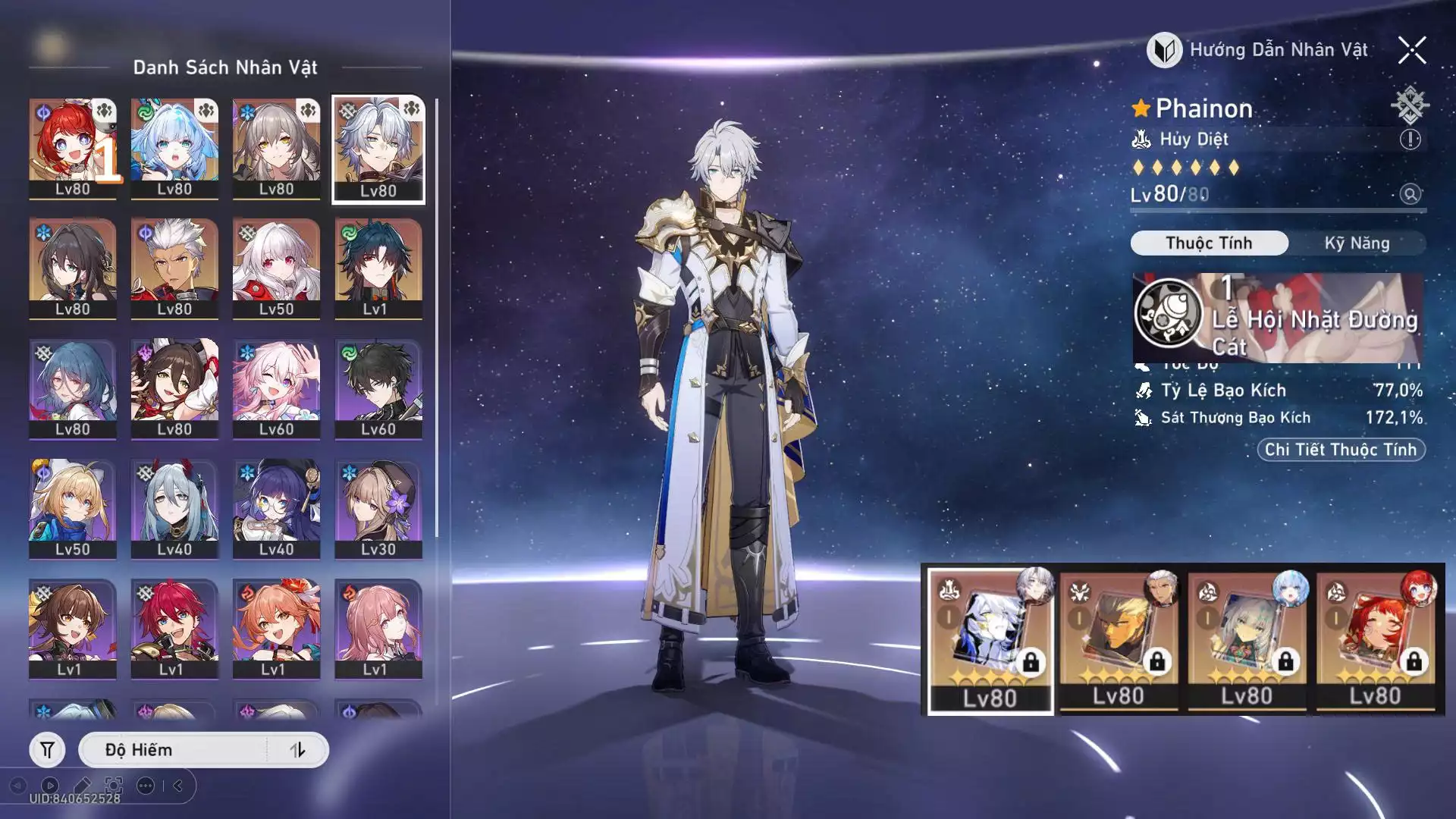Select Phainon's Lv80 light cone card
1456x819 pixels.
(x=990, y=641)
